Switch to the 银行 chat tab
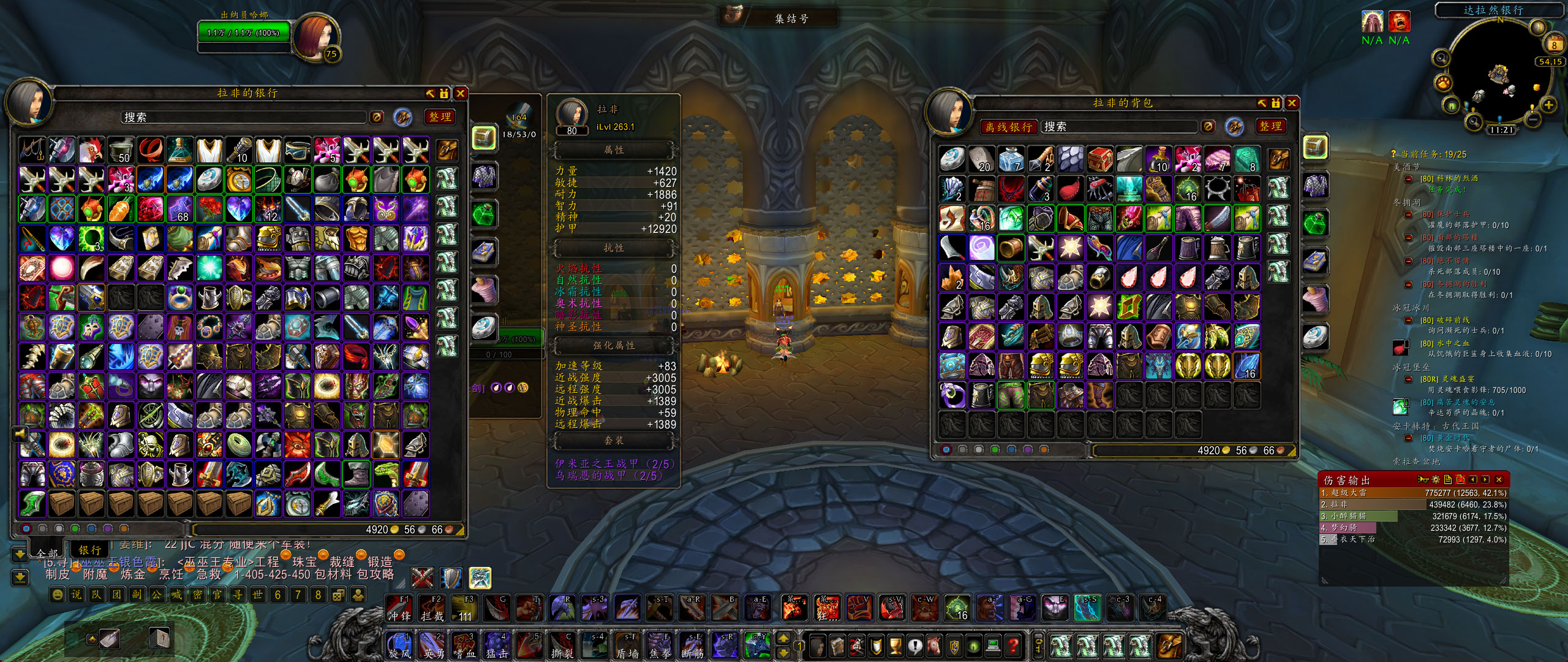Image resolution: width=1568 pixels, height=662 pixels. click(89, 550)
